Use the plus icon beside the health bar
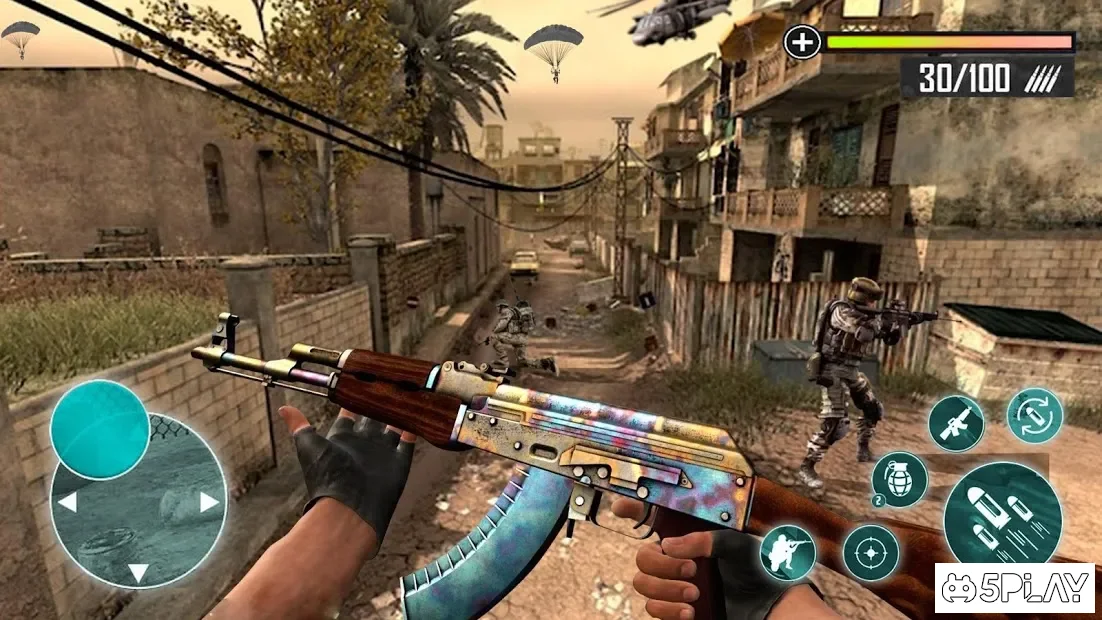 tap(802, 42)
